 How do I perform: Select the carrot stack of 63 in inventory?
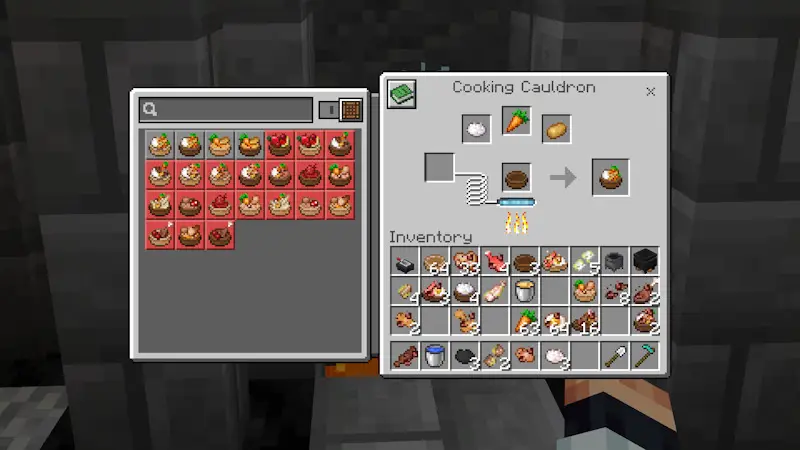(525, 321)
